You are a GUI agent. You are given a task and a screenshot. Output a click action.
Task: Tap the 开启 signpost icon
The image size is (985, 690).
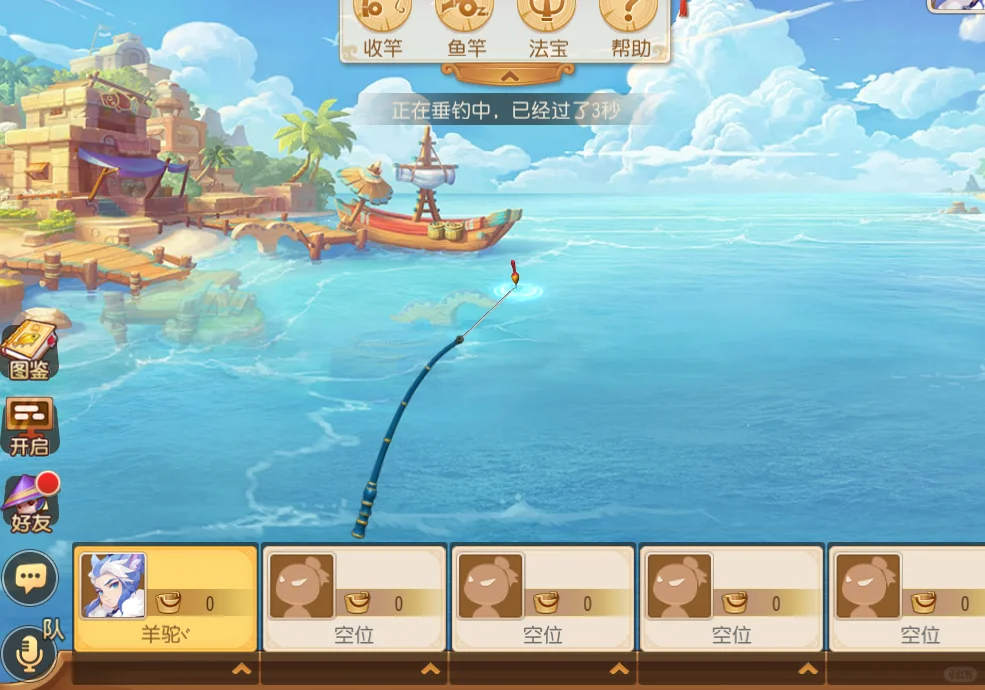30,426
